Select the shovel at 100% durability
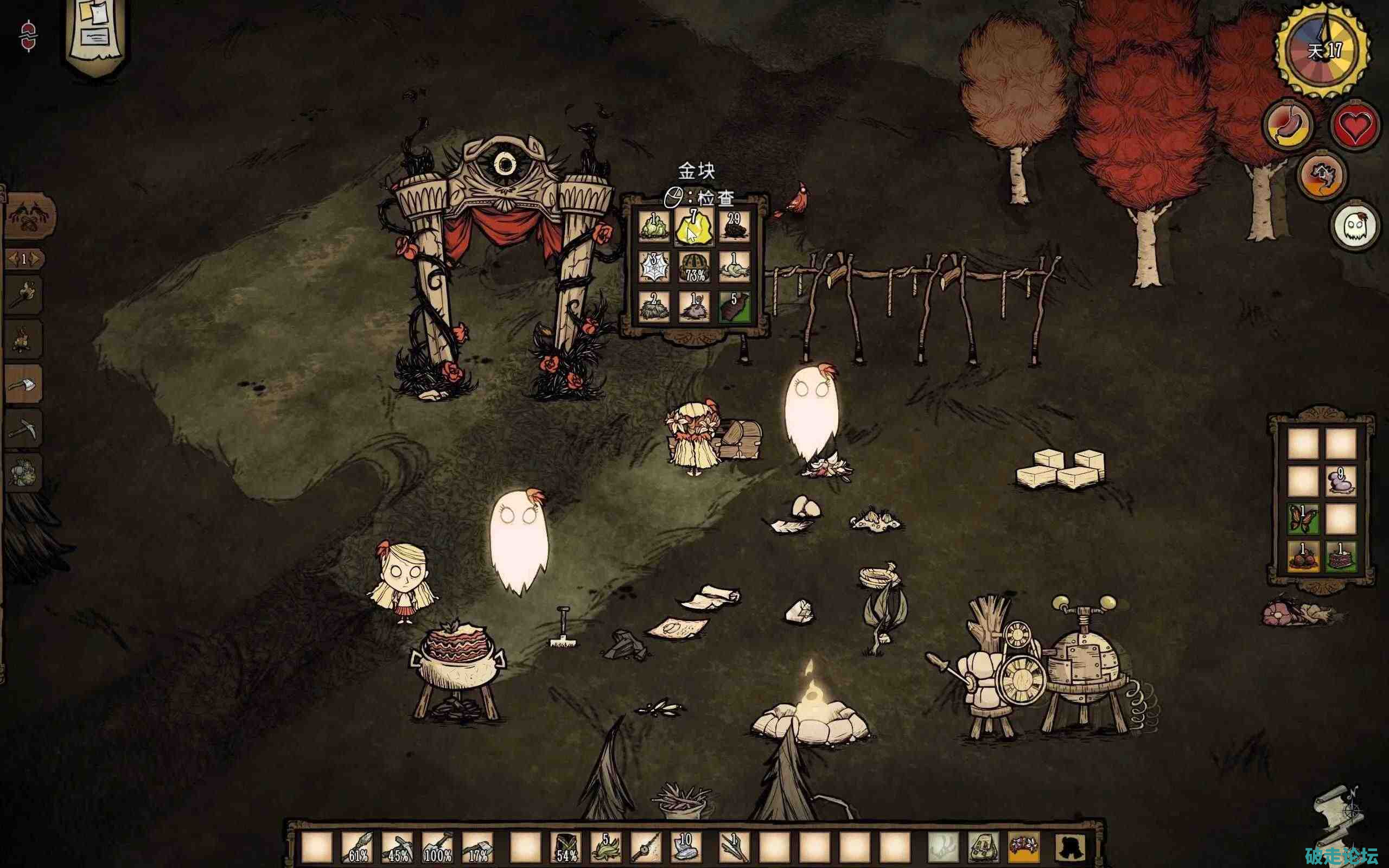Viewport: 1389px width, 868px height. click(x=437, y=848)
